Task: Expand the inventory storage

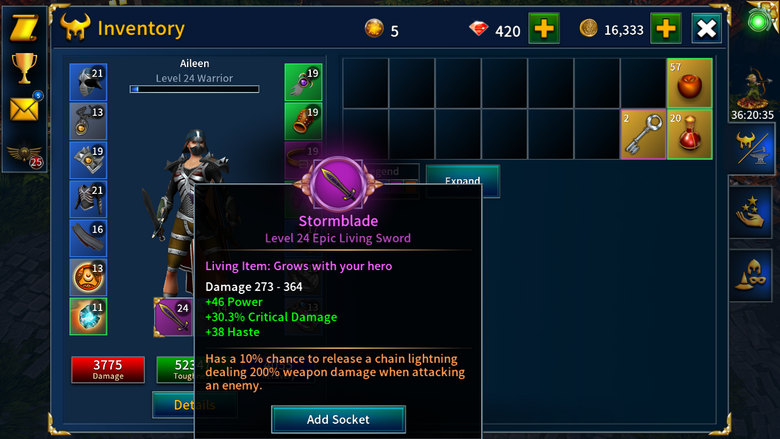Action: pos(462,181)
